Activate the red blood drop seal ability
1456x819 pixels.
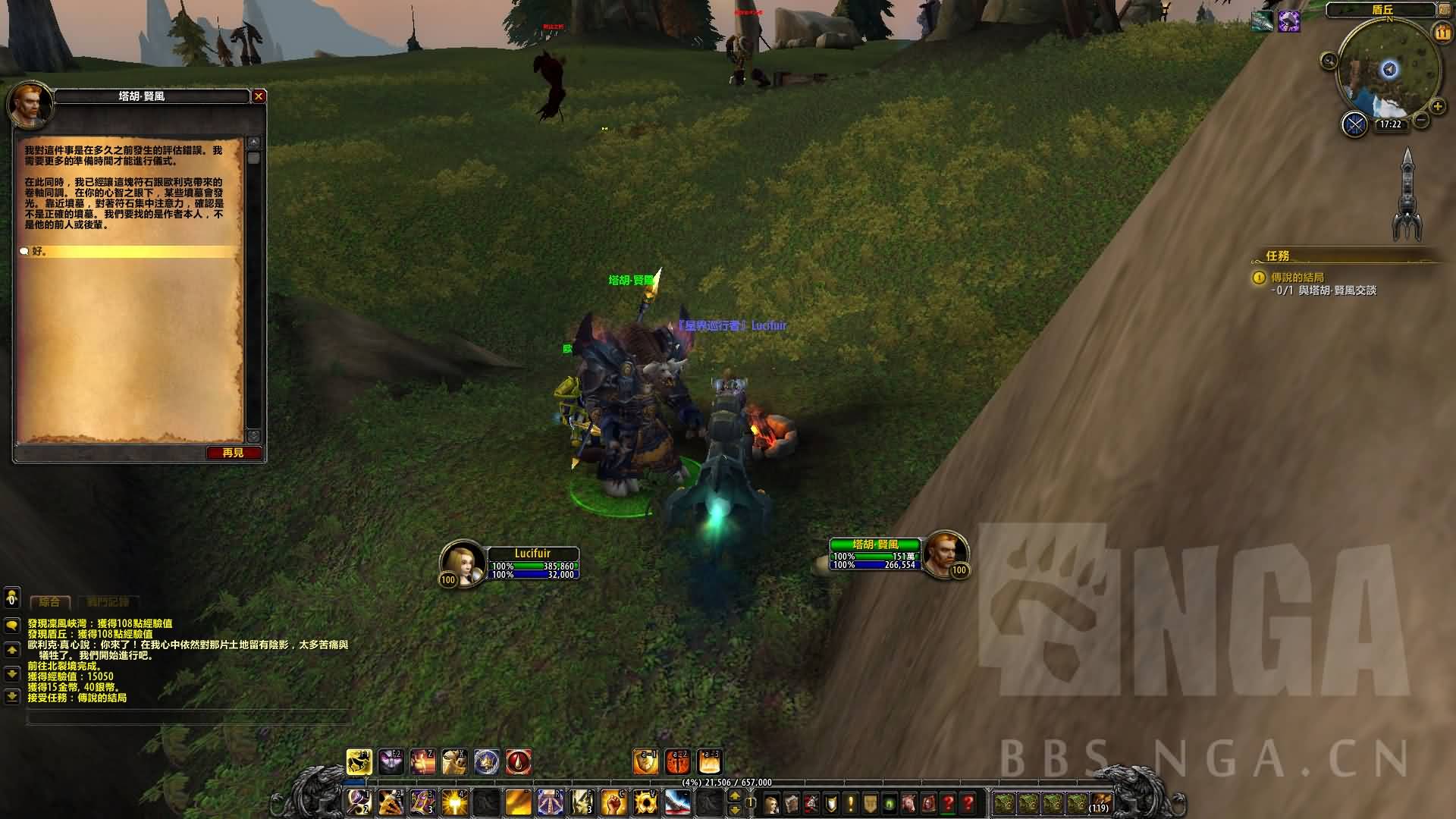(x=519, y=761)
